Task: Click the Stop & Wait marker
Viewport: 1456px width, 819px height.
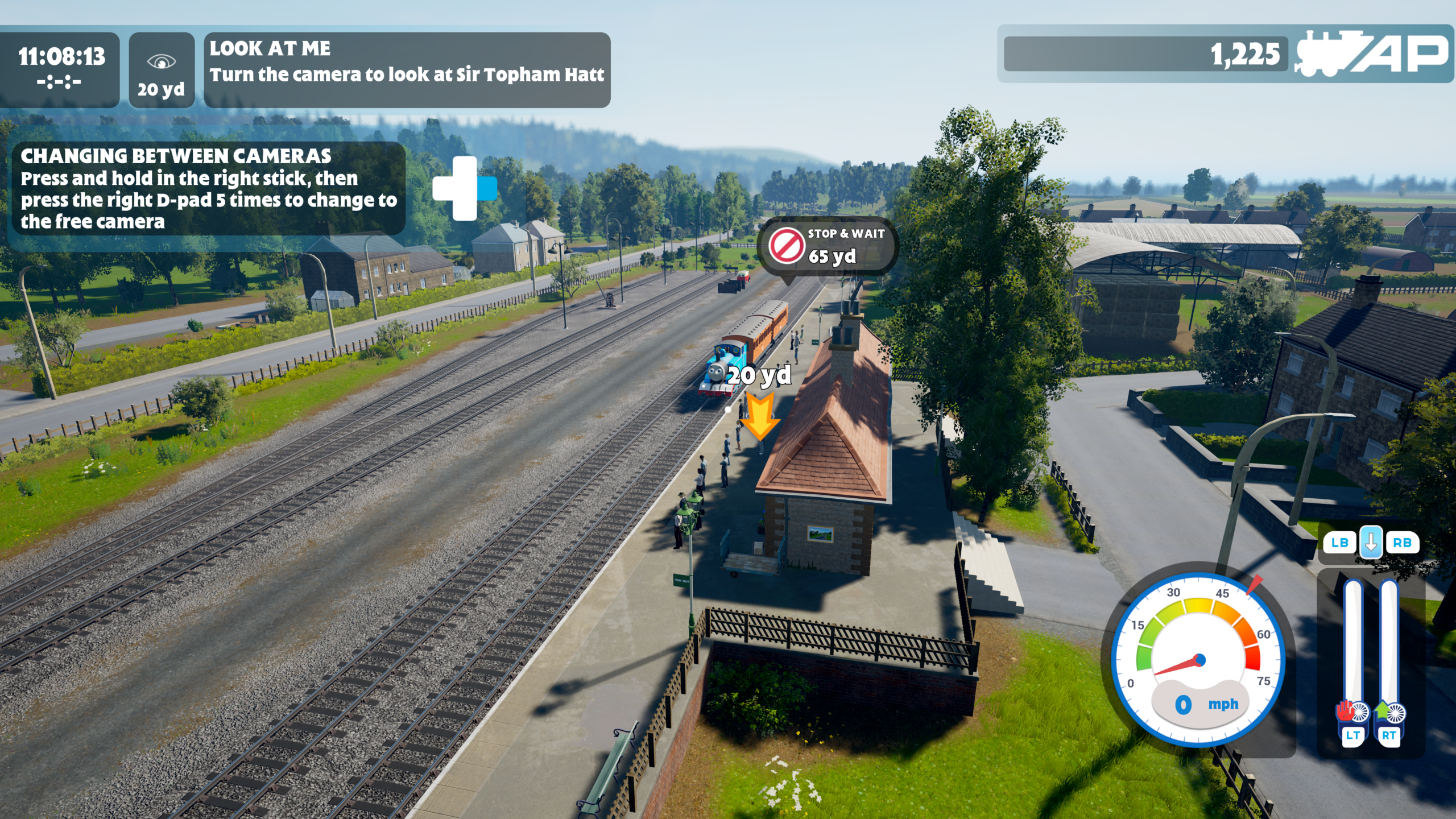Action: tap(827, 246)
